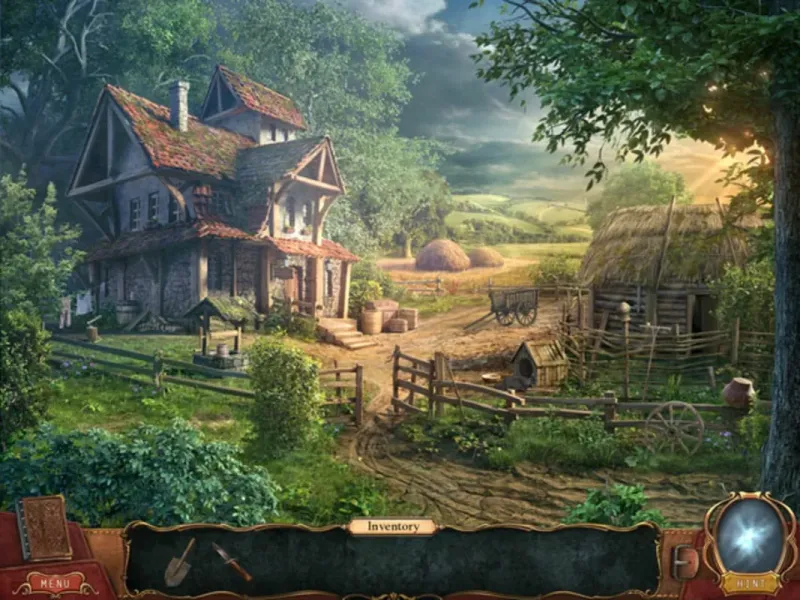Open the leather journal book
This screenshot has height=600, width=800.
pyautogui.click(x=45, y=528)
